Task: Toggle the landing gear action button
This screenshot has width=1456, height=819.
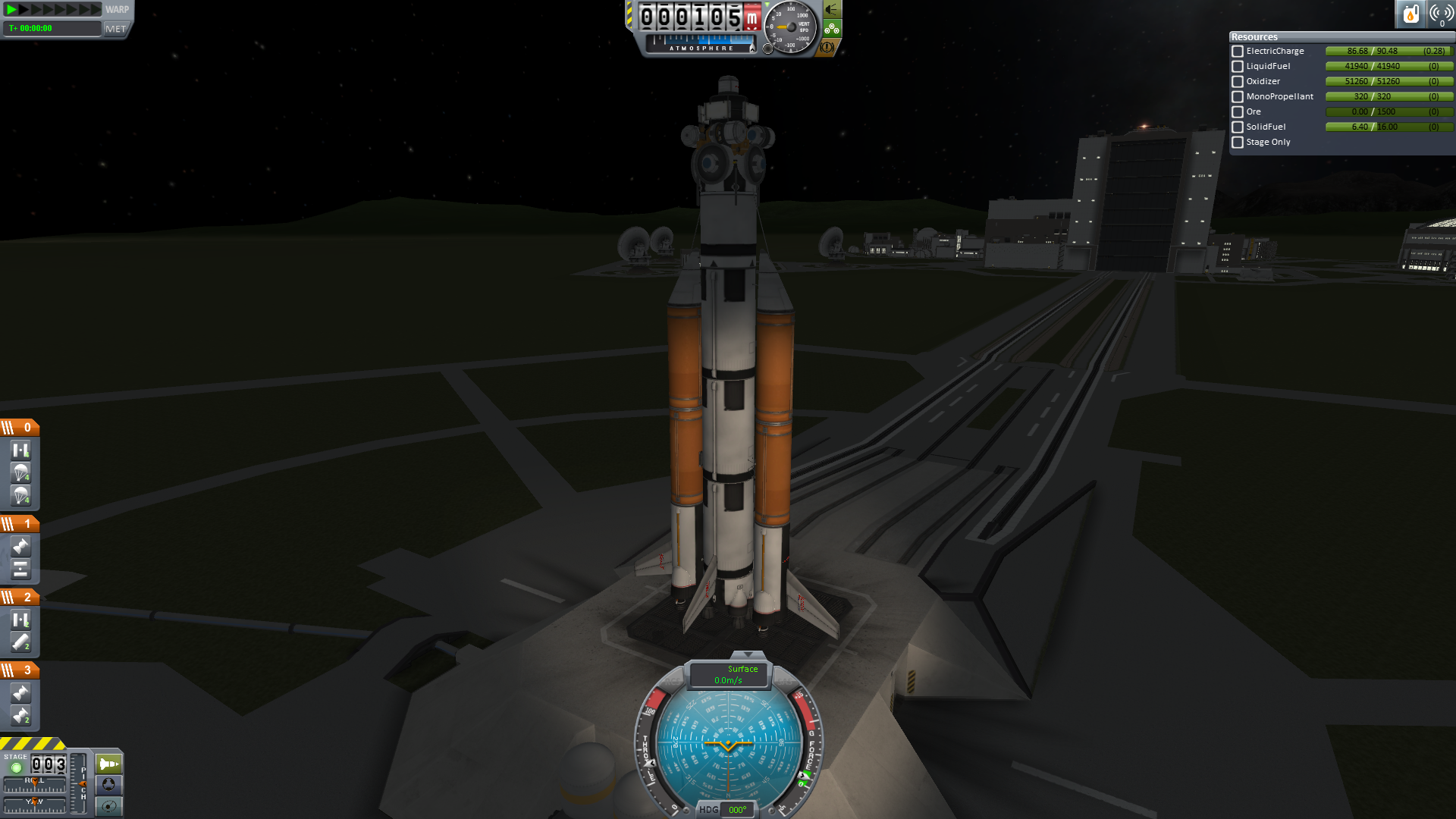Action: tap(832, 29)
